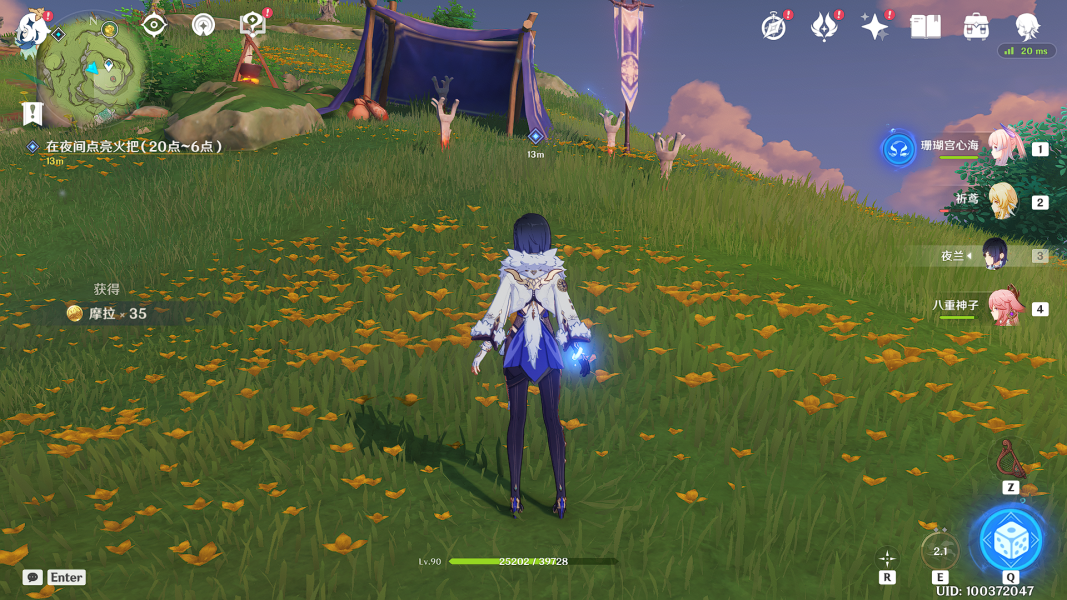
Task: Open the compass events icon
Action: coord(773,27)
